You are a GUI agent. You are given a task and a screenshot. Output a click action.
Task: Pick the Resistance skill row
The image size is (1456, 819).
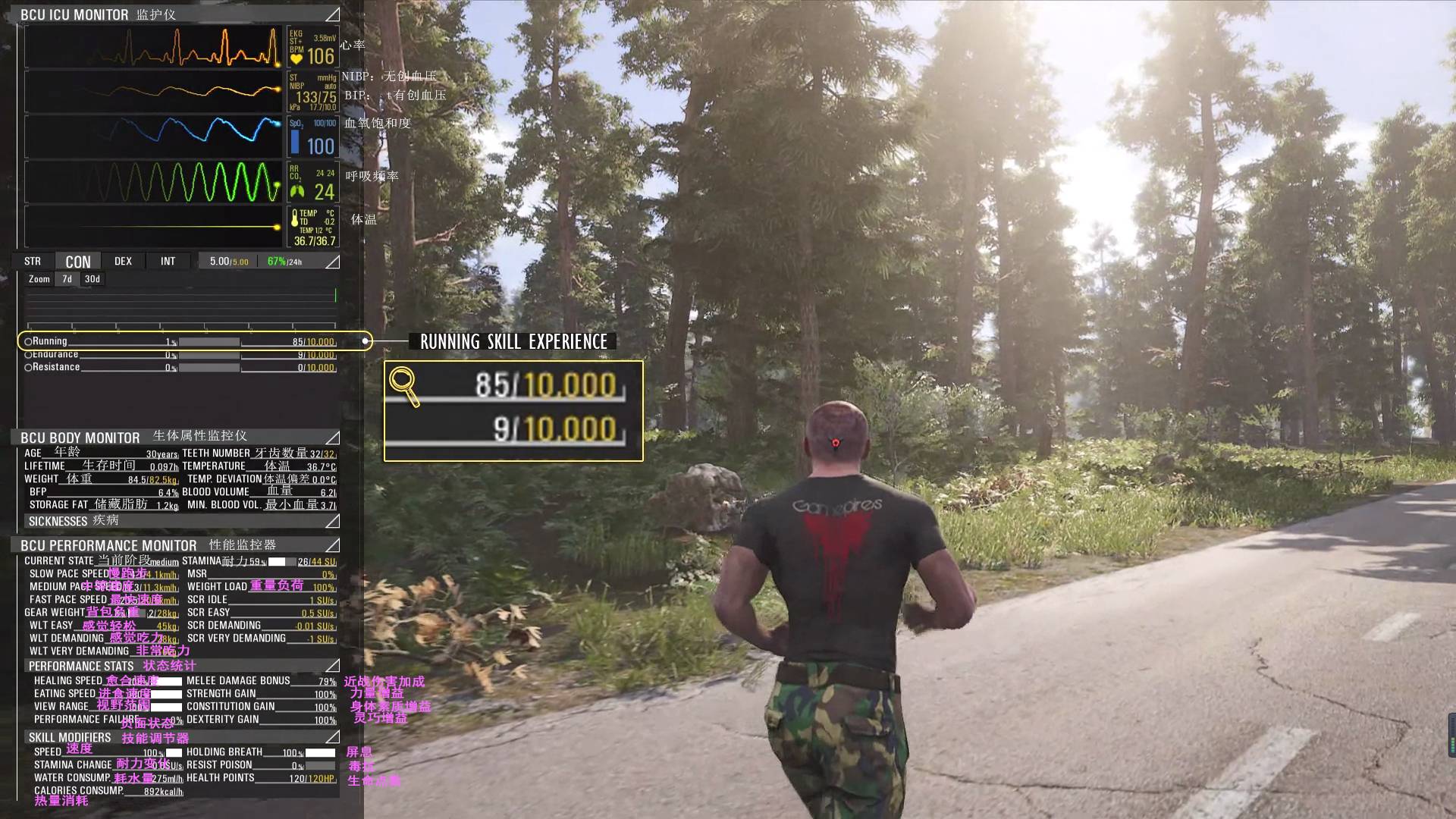(56, 367)
